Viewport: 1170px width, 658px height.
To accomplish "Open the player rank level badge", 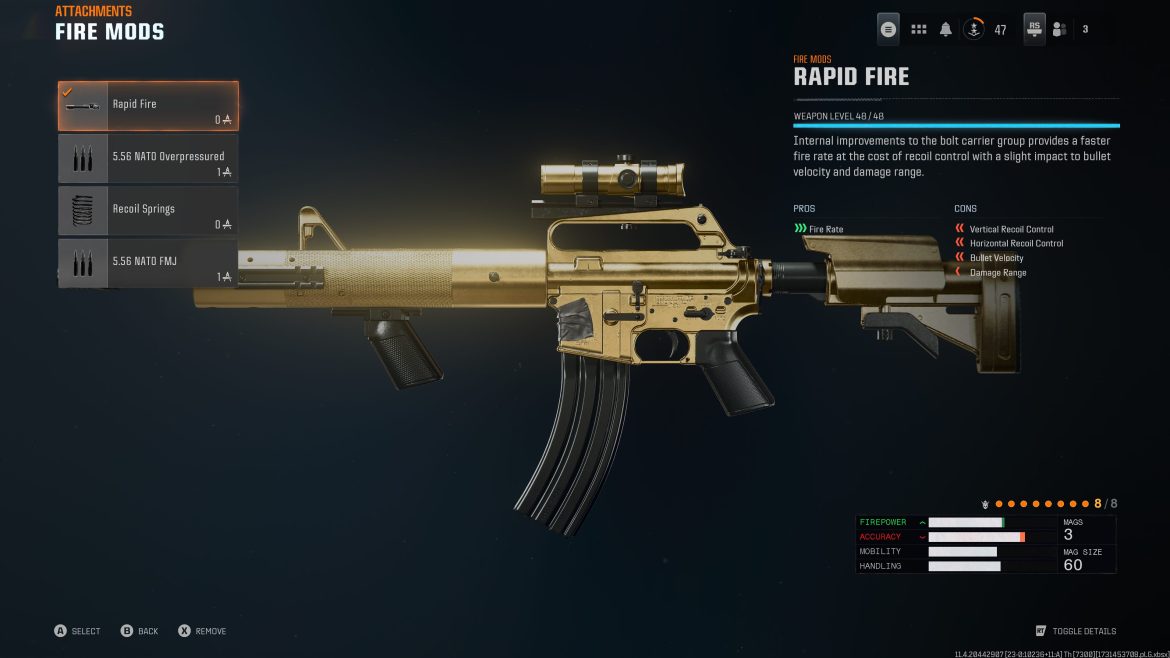I will (x=975, y=30).
